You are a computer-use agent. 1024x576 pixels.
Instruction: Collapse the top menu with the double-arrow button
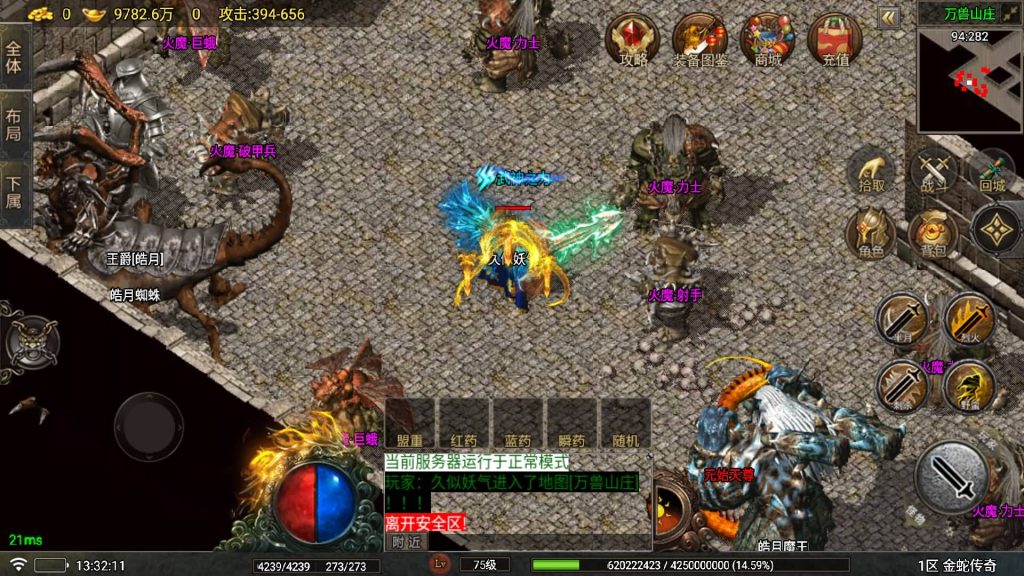point(888,17)
